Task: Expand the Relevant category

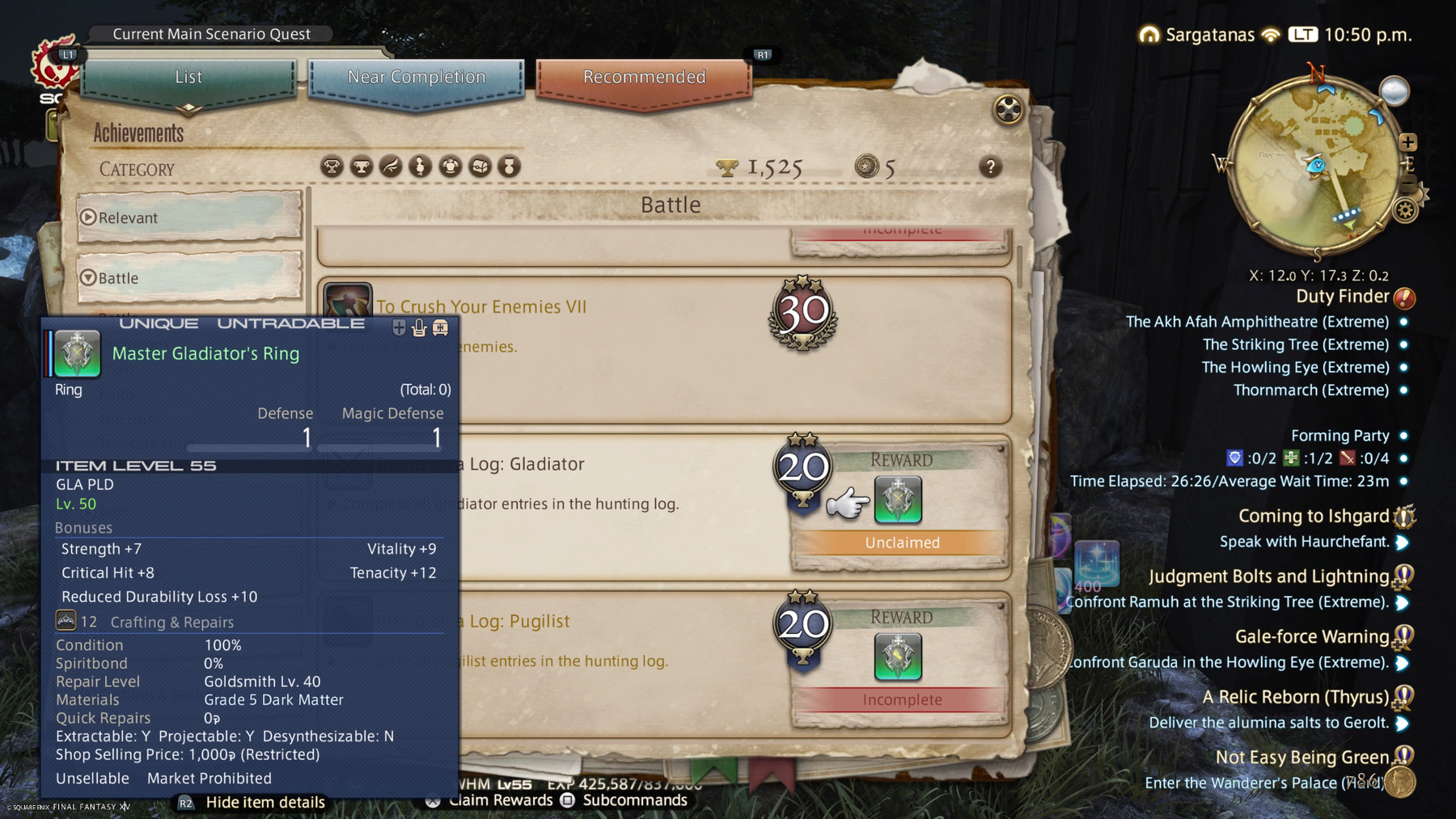Action: click(x=188, y=217)
